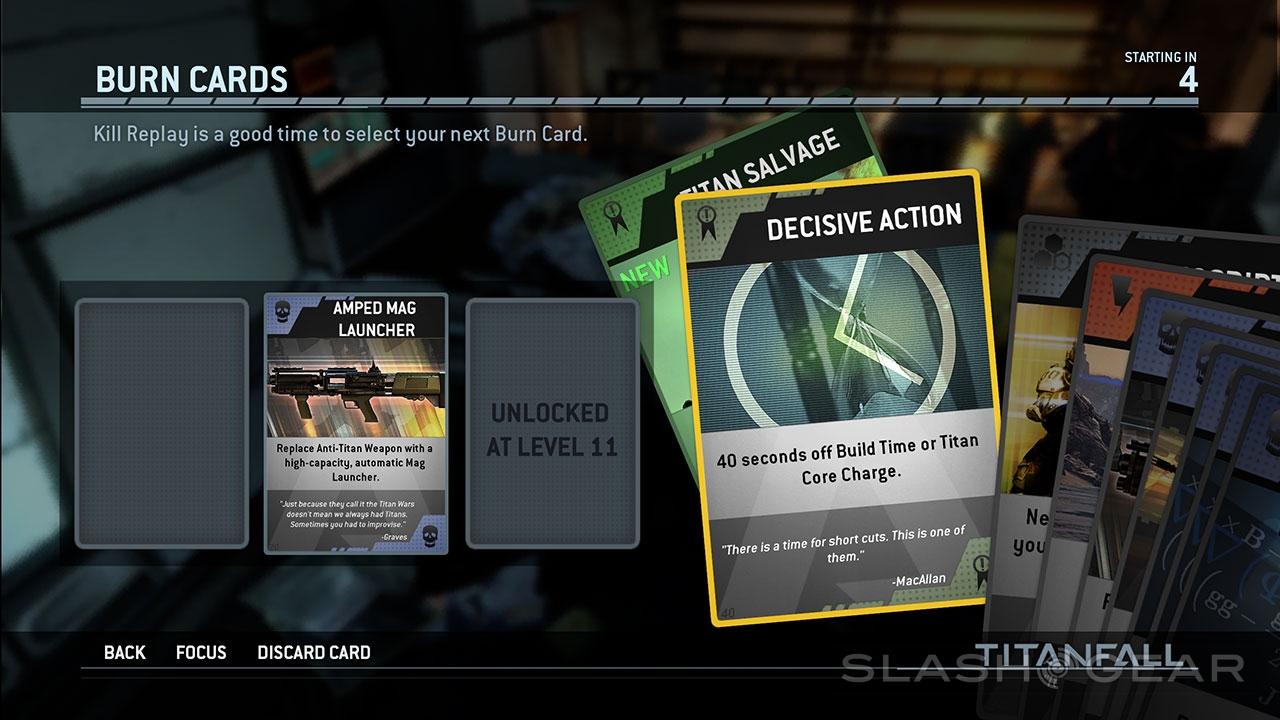Image resolution: width=1280 pixels, height=720 pixels.
Task: Choose the FOCUS option
Action: [201, 653]
